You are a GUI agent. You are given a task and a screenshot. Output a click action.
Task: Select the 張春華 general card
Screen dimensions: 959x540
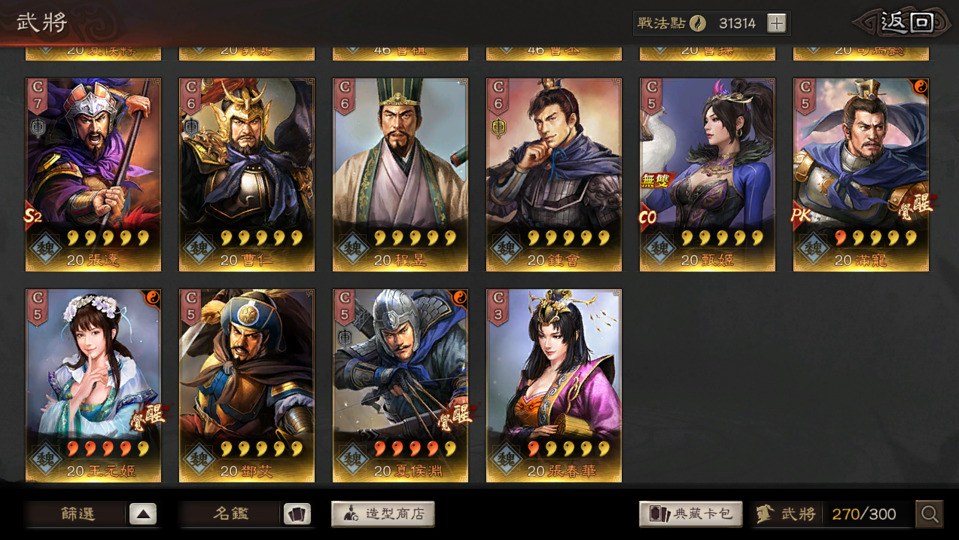554,385
